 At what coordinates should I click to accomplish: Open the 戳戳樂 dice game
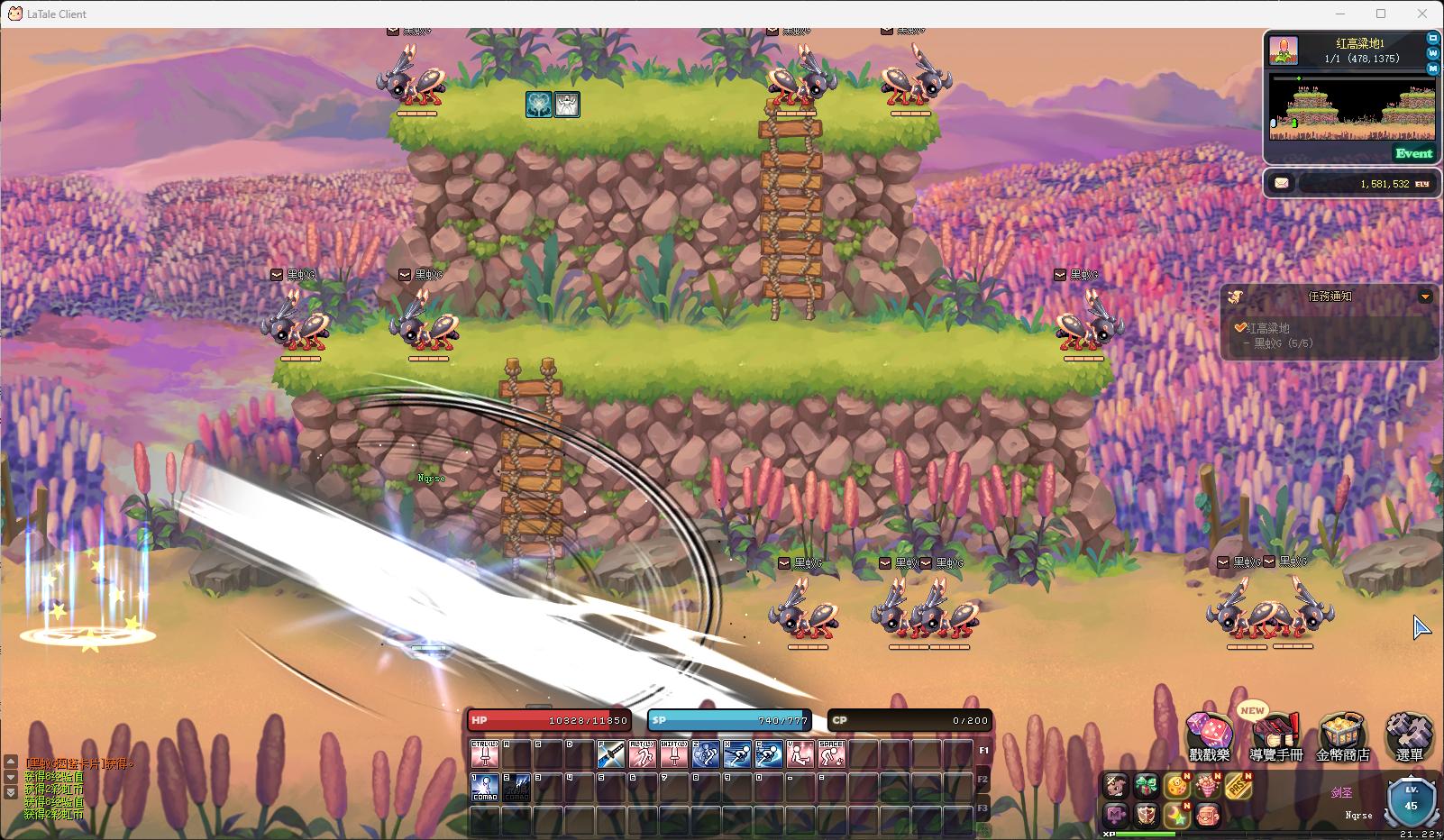(x=1209, y=735)
